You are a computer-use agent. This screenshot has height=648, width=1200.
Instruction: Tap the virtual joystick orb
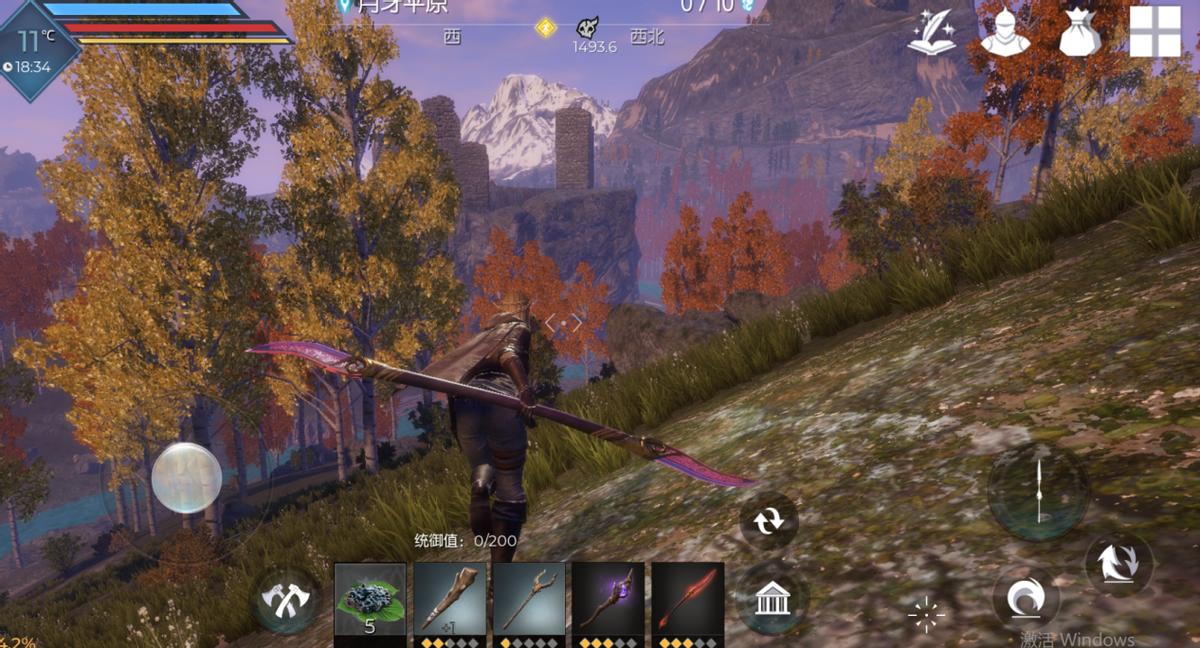click(187, 478)
